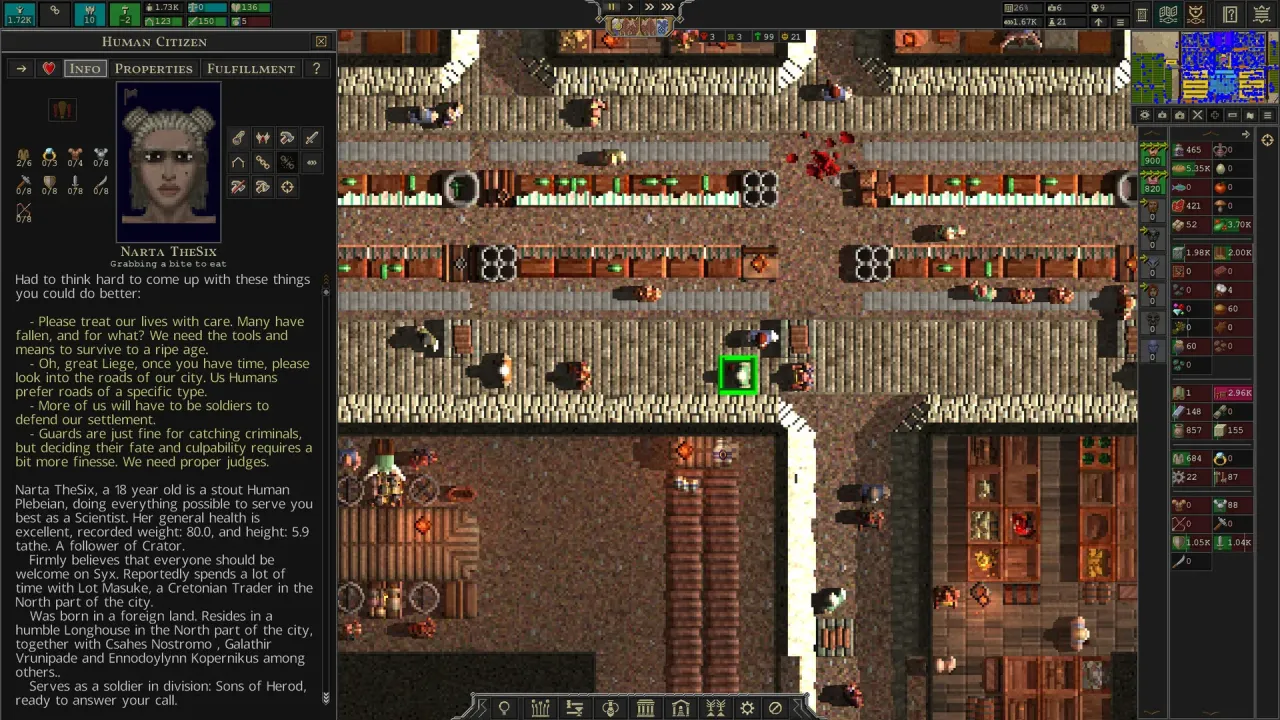This screenshot has width=1280, height=720.
Task: Open the question mark book at top right
Action: [x=1231, y=15]
